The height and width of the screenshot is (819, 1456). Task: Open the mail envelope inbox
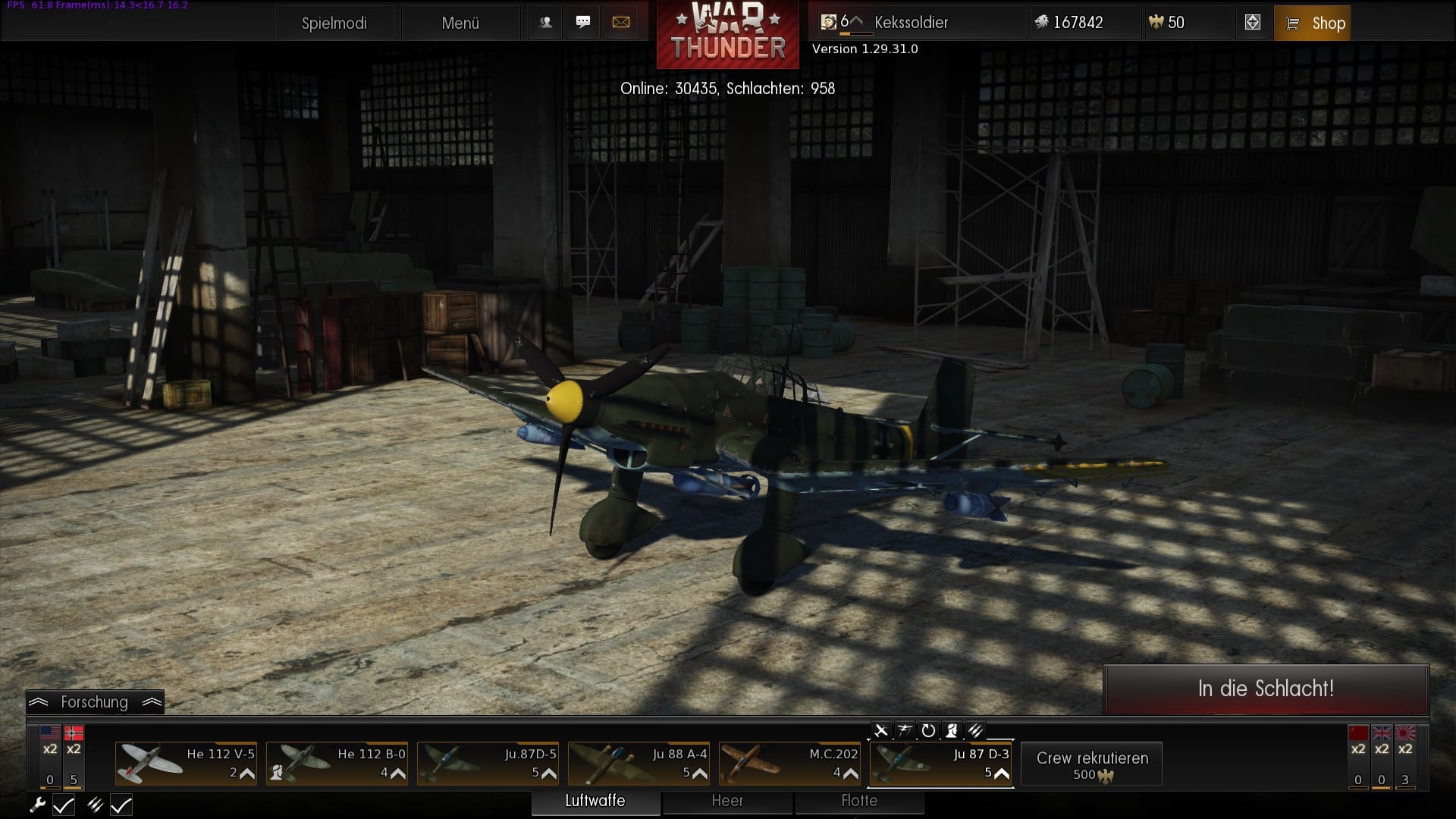point(621,22)
